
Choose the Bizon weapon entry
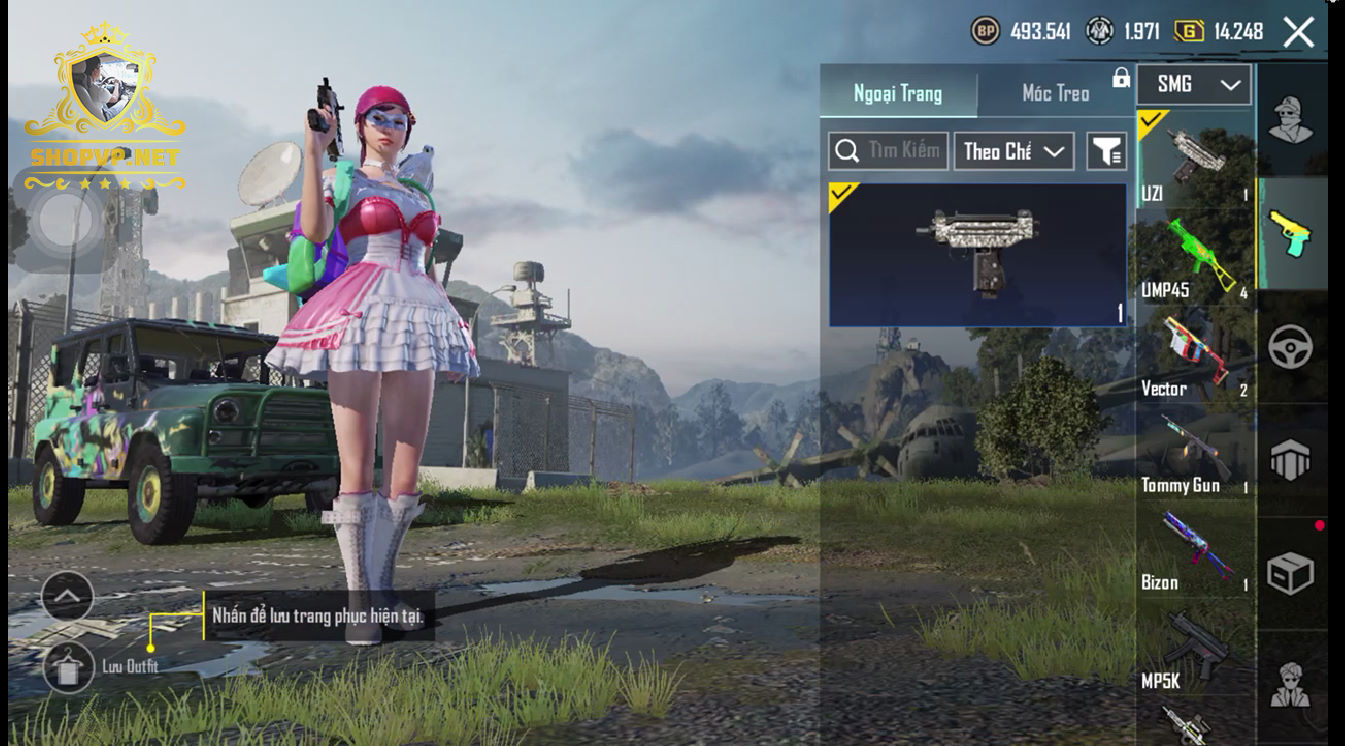coord(1194,550)
